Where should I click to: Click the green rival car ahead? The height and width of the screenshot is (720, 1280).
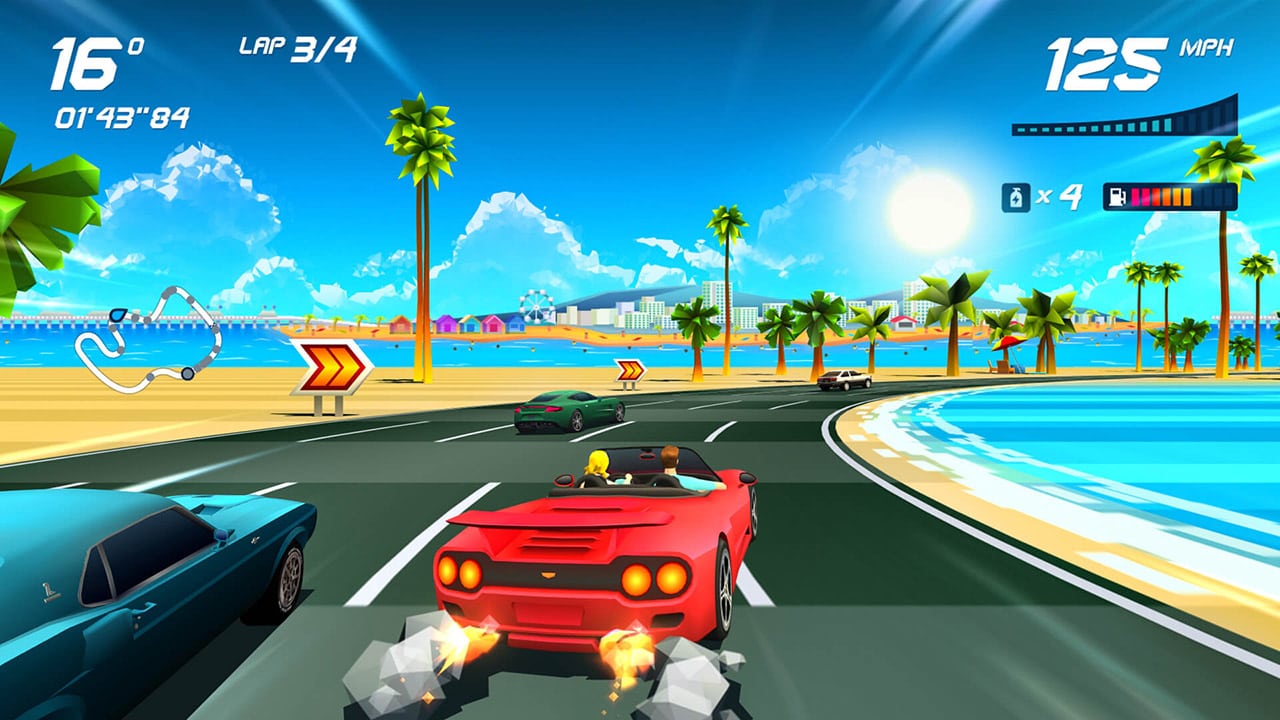[x=560, y=410]
